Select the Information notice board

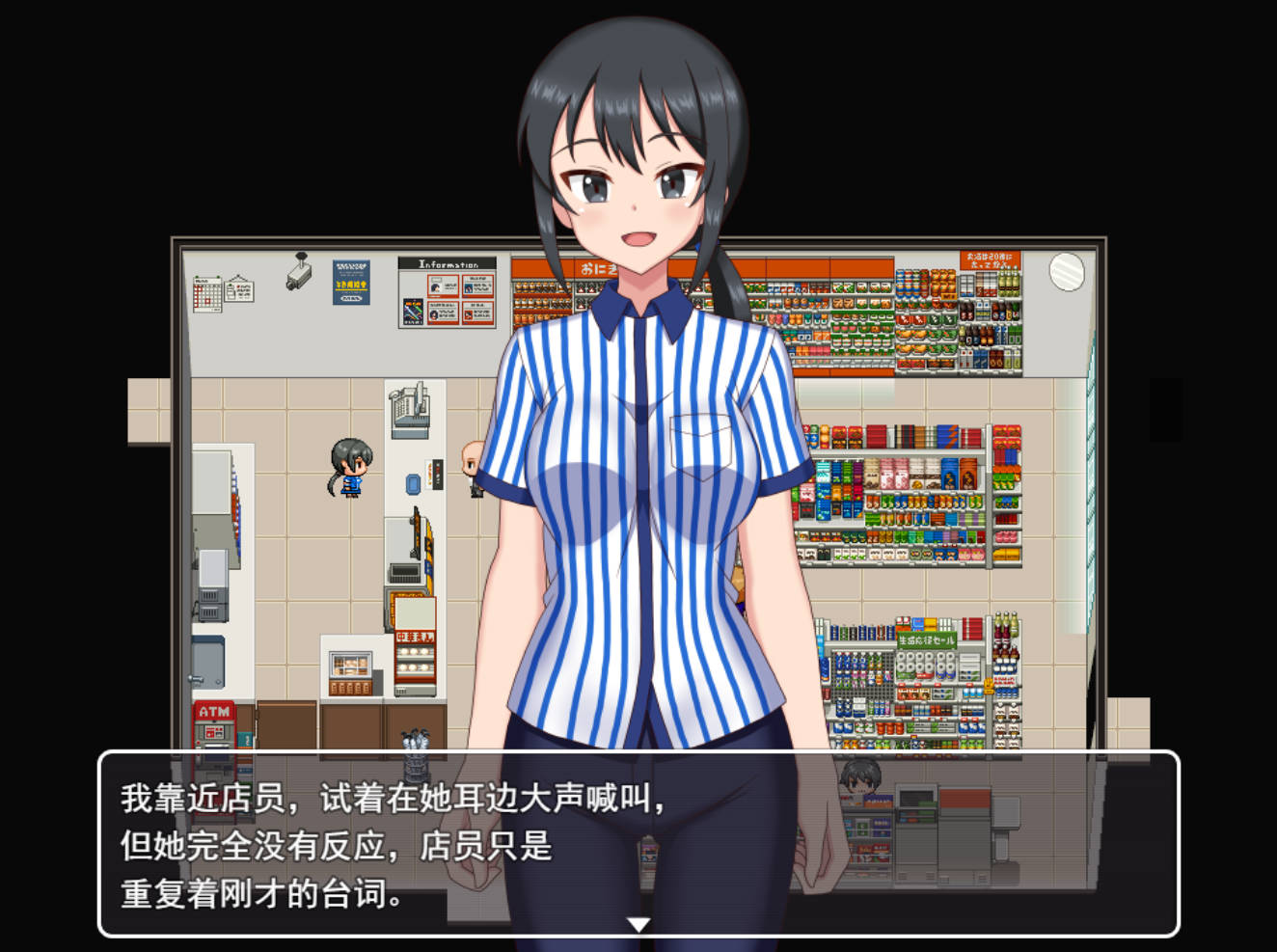[447, 292]
